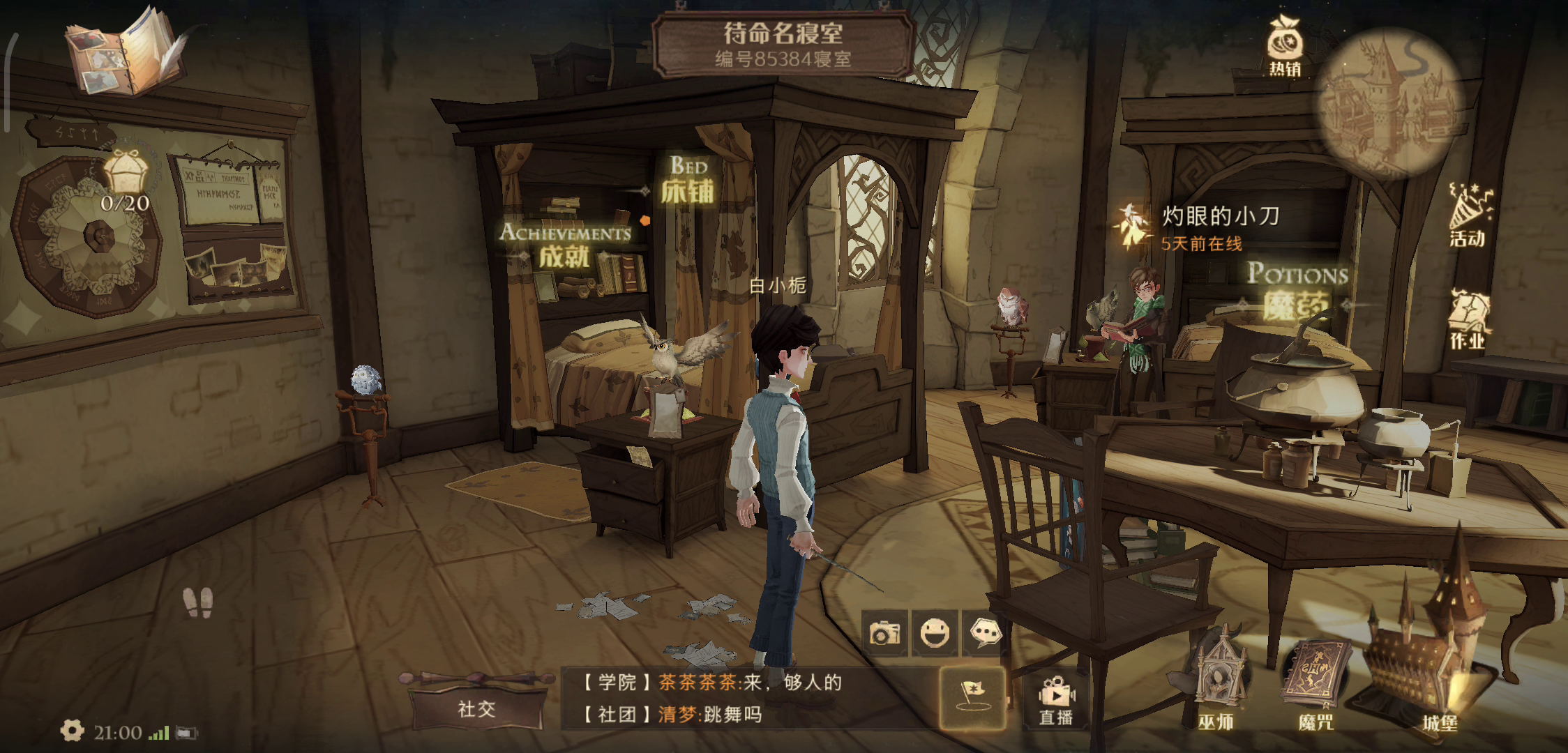The width and height of the screenshot is (1568, 753).
Task: Open settings with the gear icon
Action: [72, 731]
